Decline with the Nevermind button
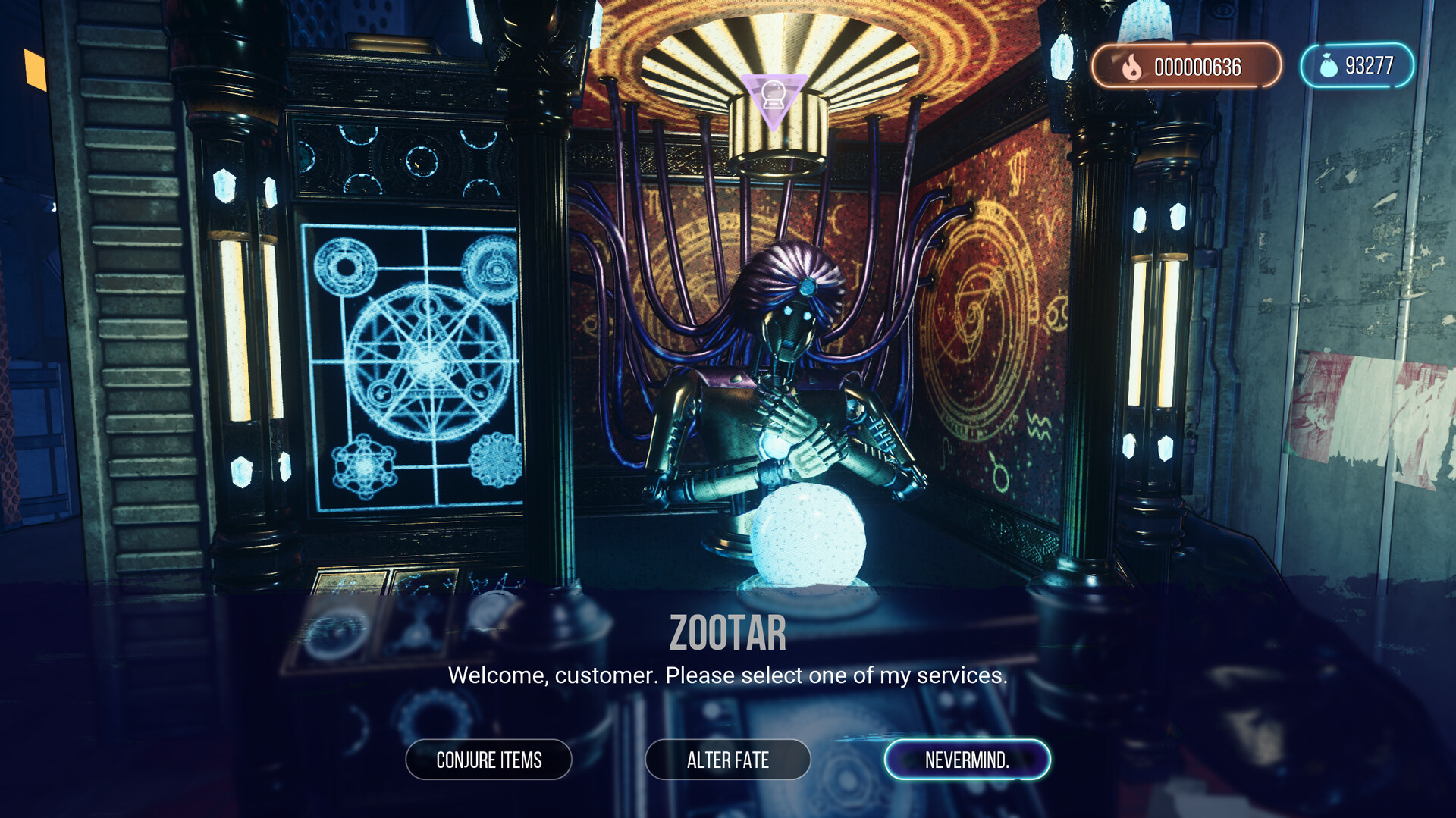Image resolution: width=1456 pixels, height=818 pixels. tap(967, 760)
